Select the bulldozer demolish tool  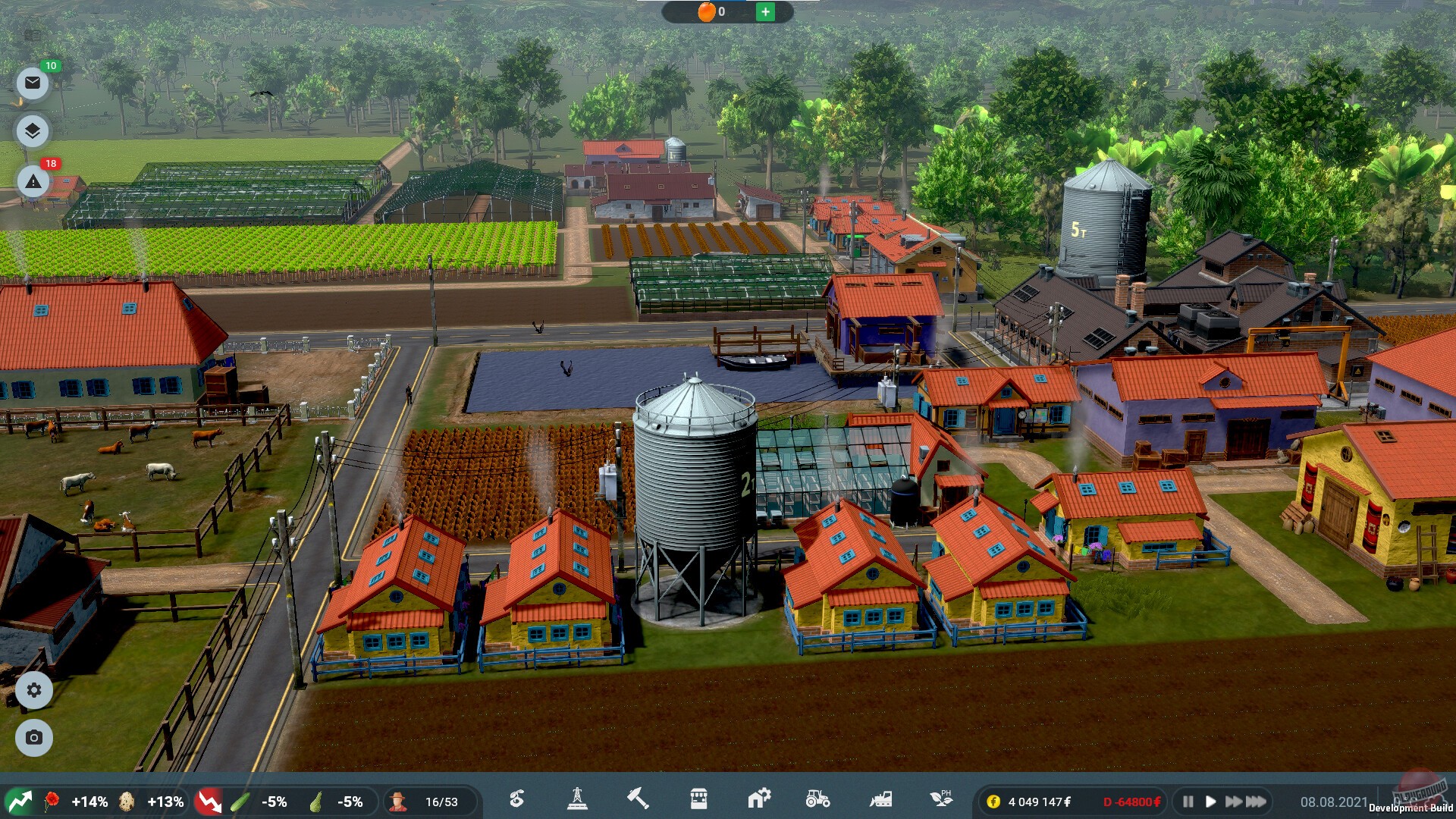coord(880,800)
